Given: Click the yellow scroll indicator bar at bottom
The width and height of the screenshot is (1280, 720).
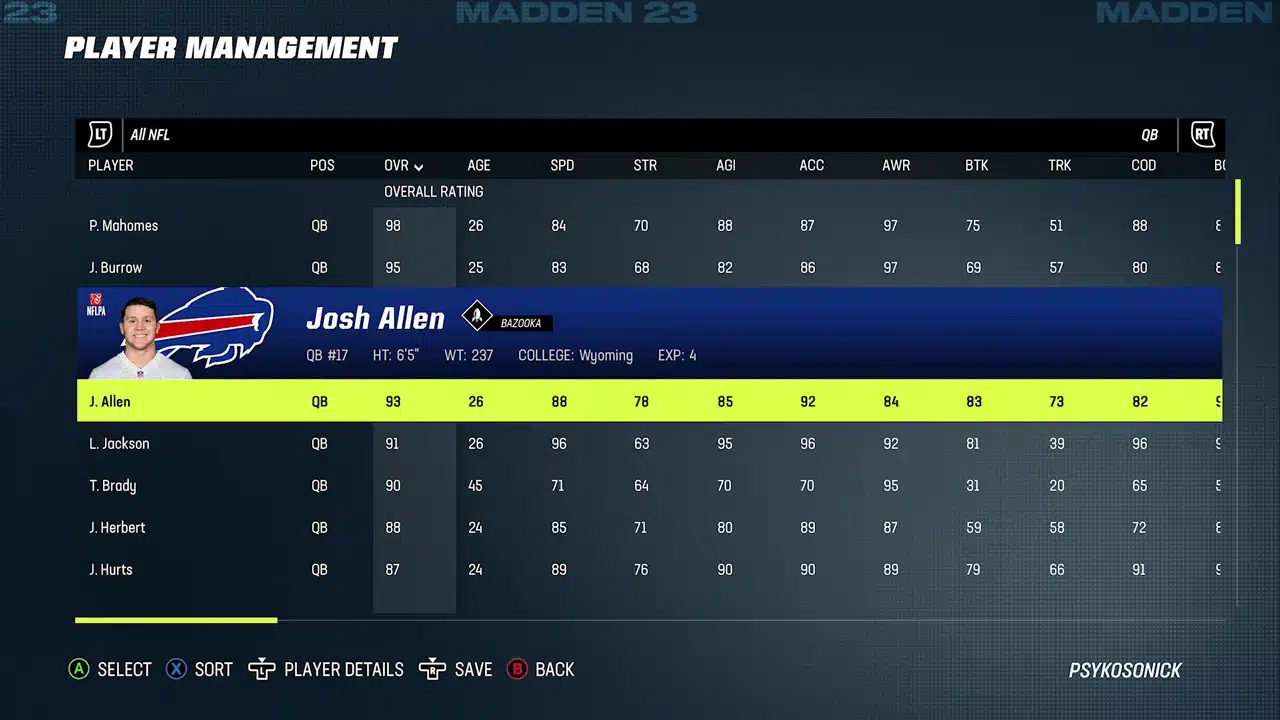Looking at the screenshot, I should [175, 620].
